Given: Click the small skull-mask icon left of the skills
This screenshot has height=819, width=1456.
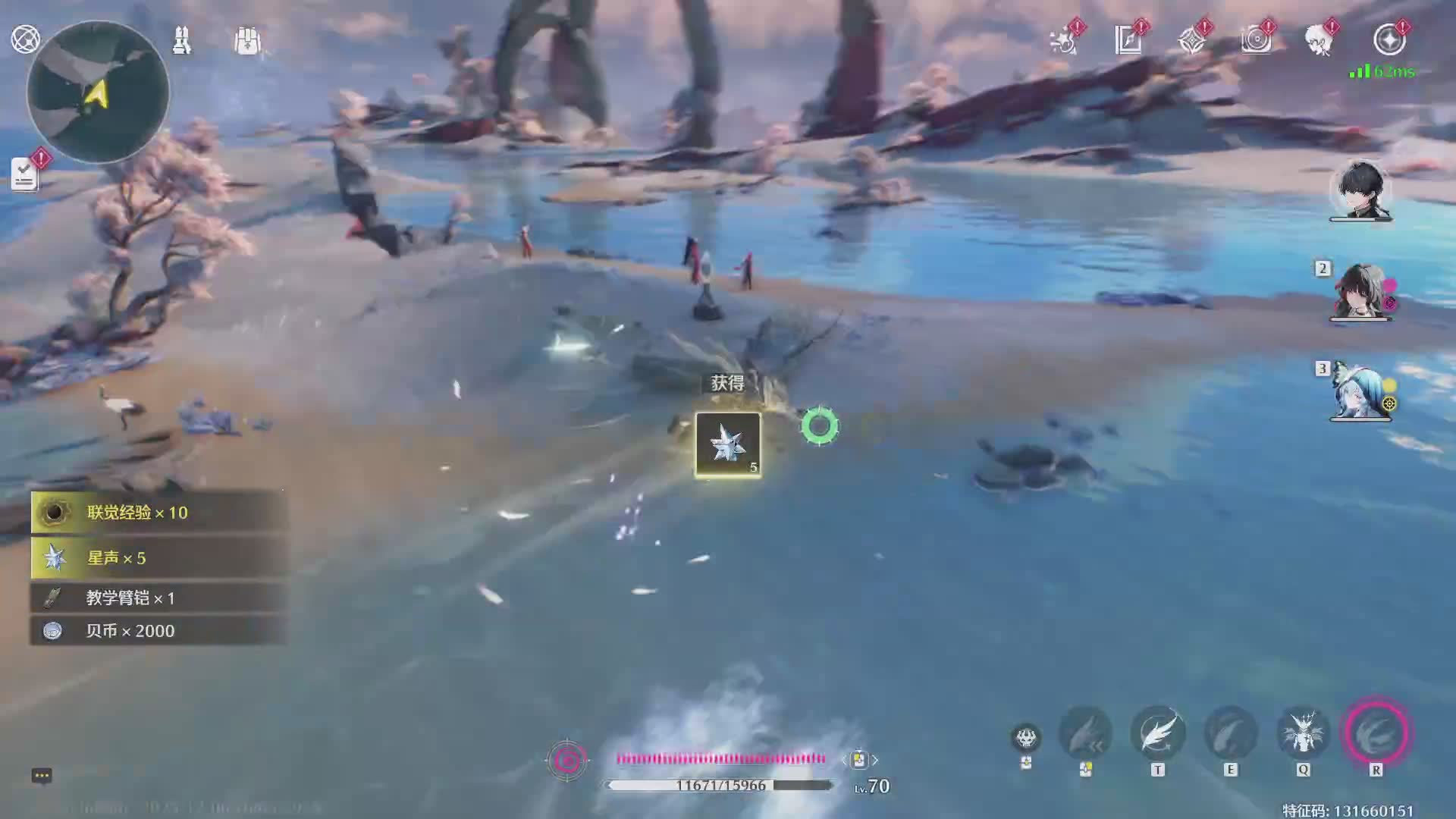Looking at the screenshot, I should [1026, 737].
